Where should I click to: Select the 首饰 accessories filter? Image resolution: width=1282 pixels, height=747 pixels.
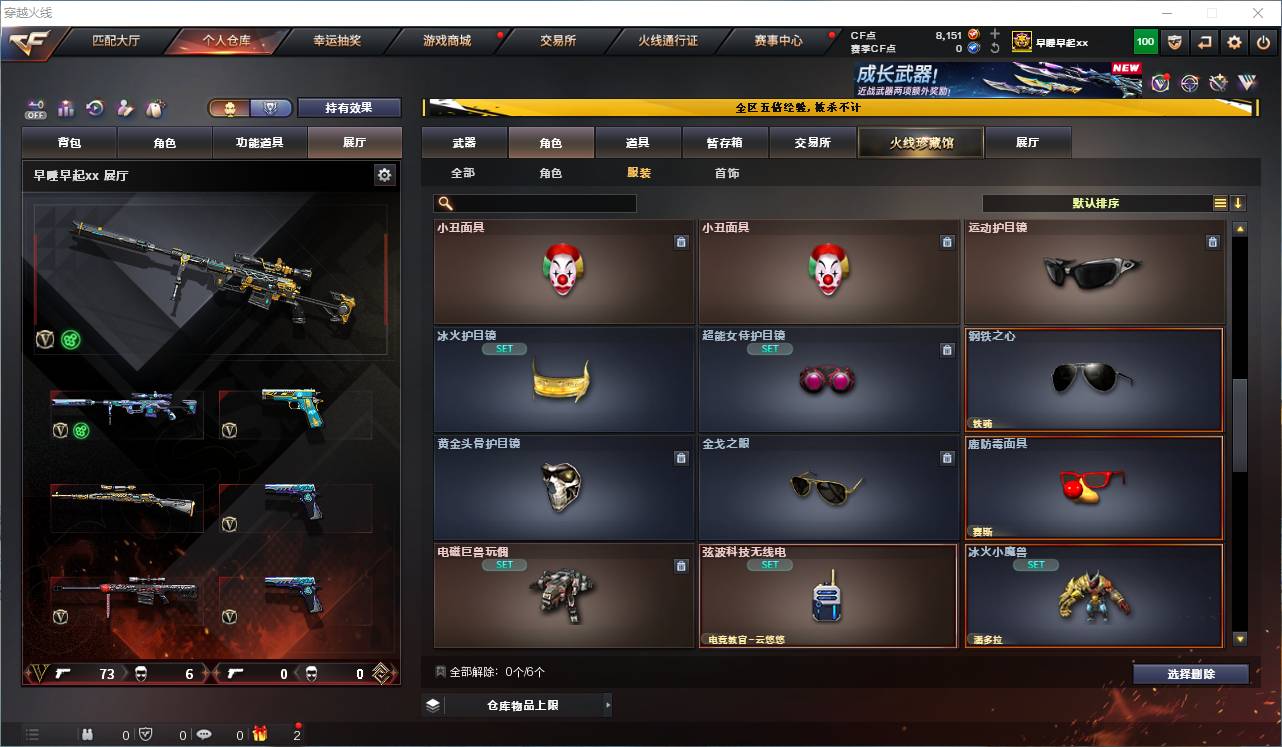point(727,173)
